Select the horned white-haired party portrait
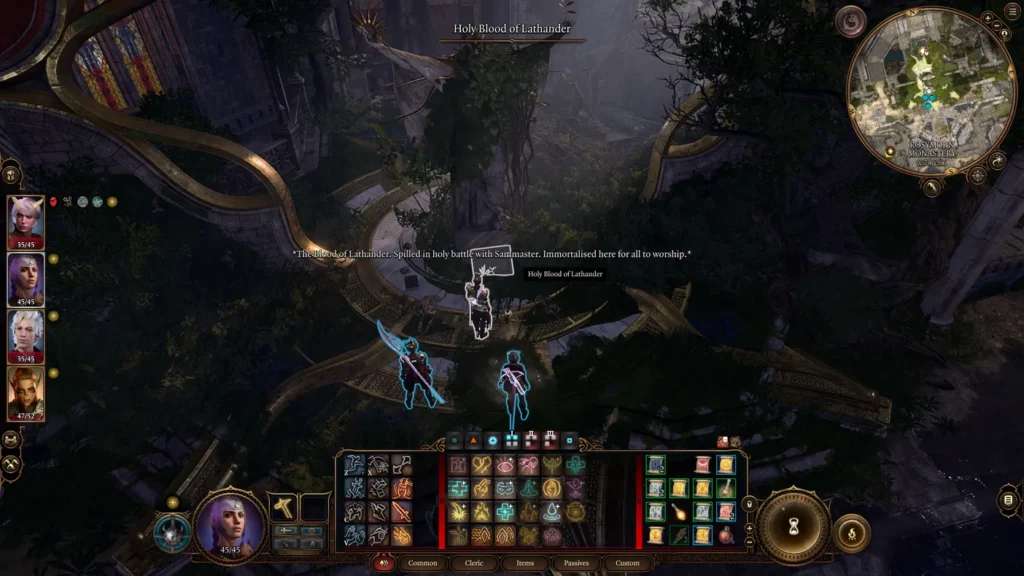Viewport: 1024px width, 576px height. (26, 221)
